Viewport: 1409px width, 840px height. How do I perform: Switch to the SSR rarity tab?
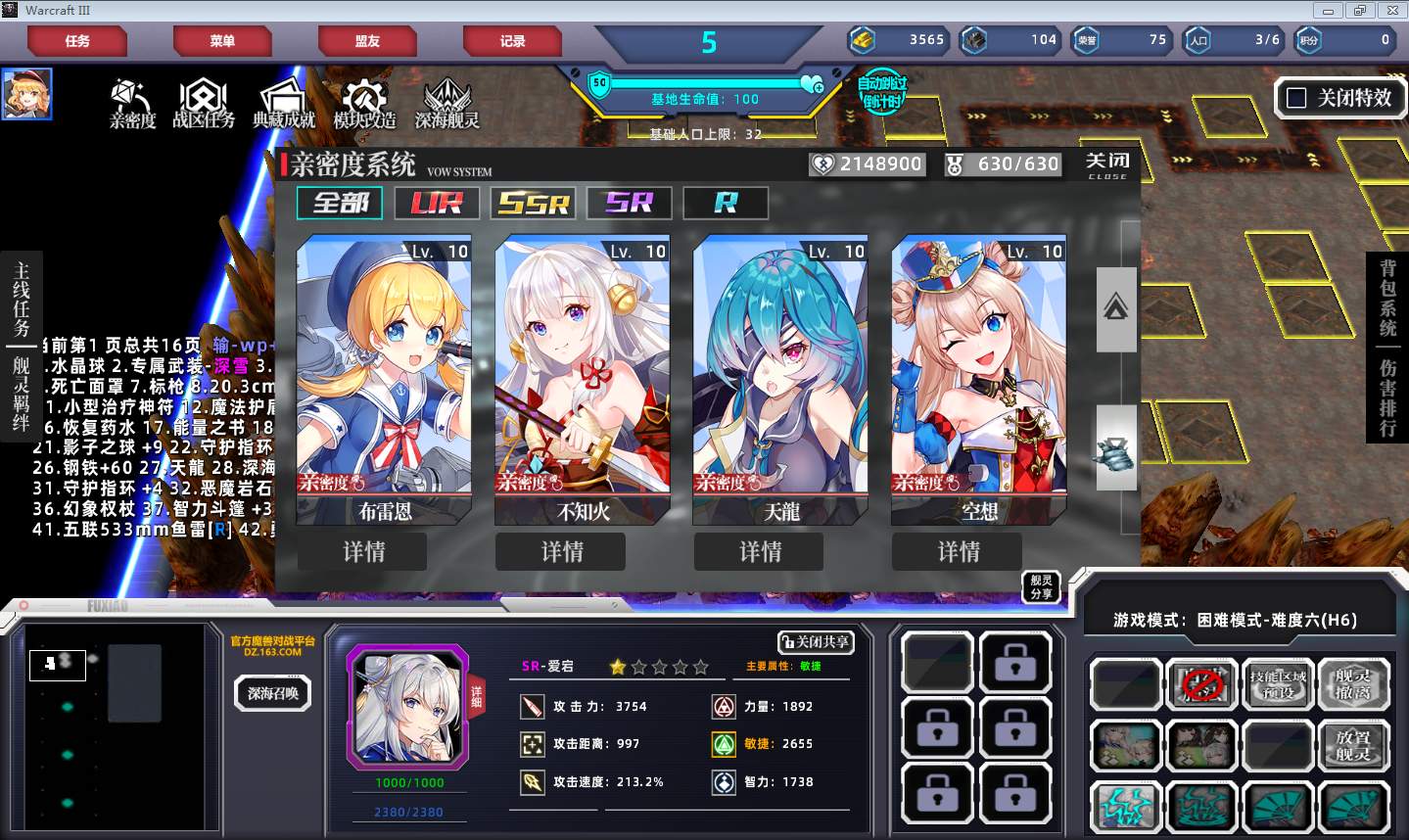pos(533,203)
